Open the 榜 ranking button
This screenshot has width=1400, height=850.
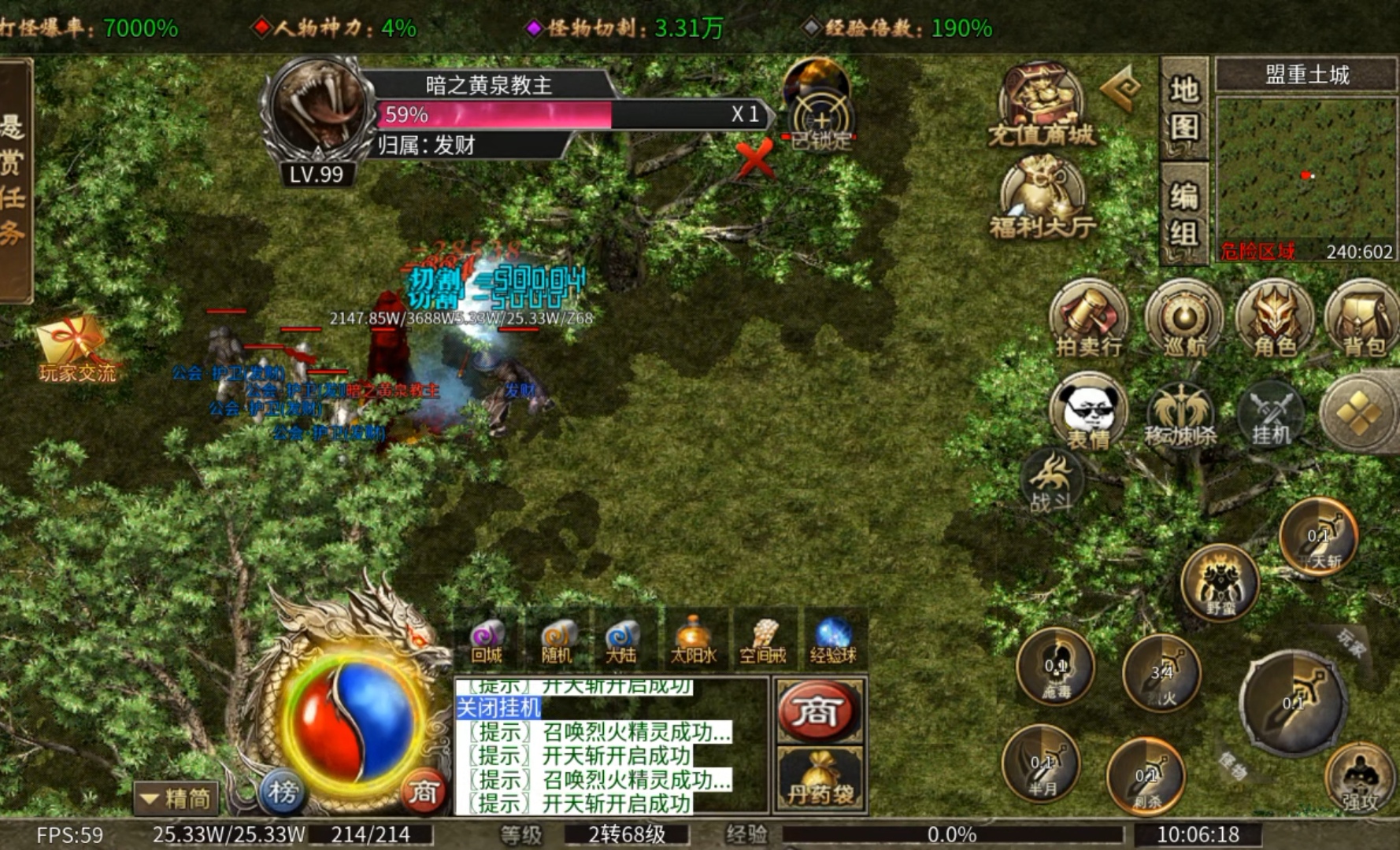coord(282,792)
